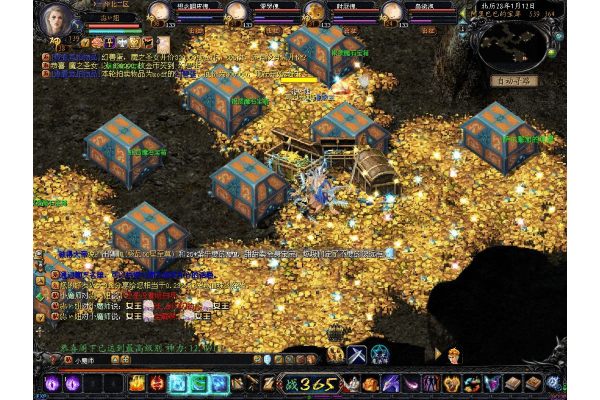Select the first party member portrait

click(158, 12)
